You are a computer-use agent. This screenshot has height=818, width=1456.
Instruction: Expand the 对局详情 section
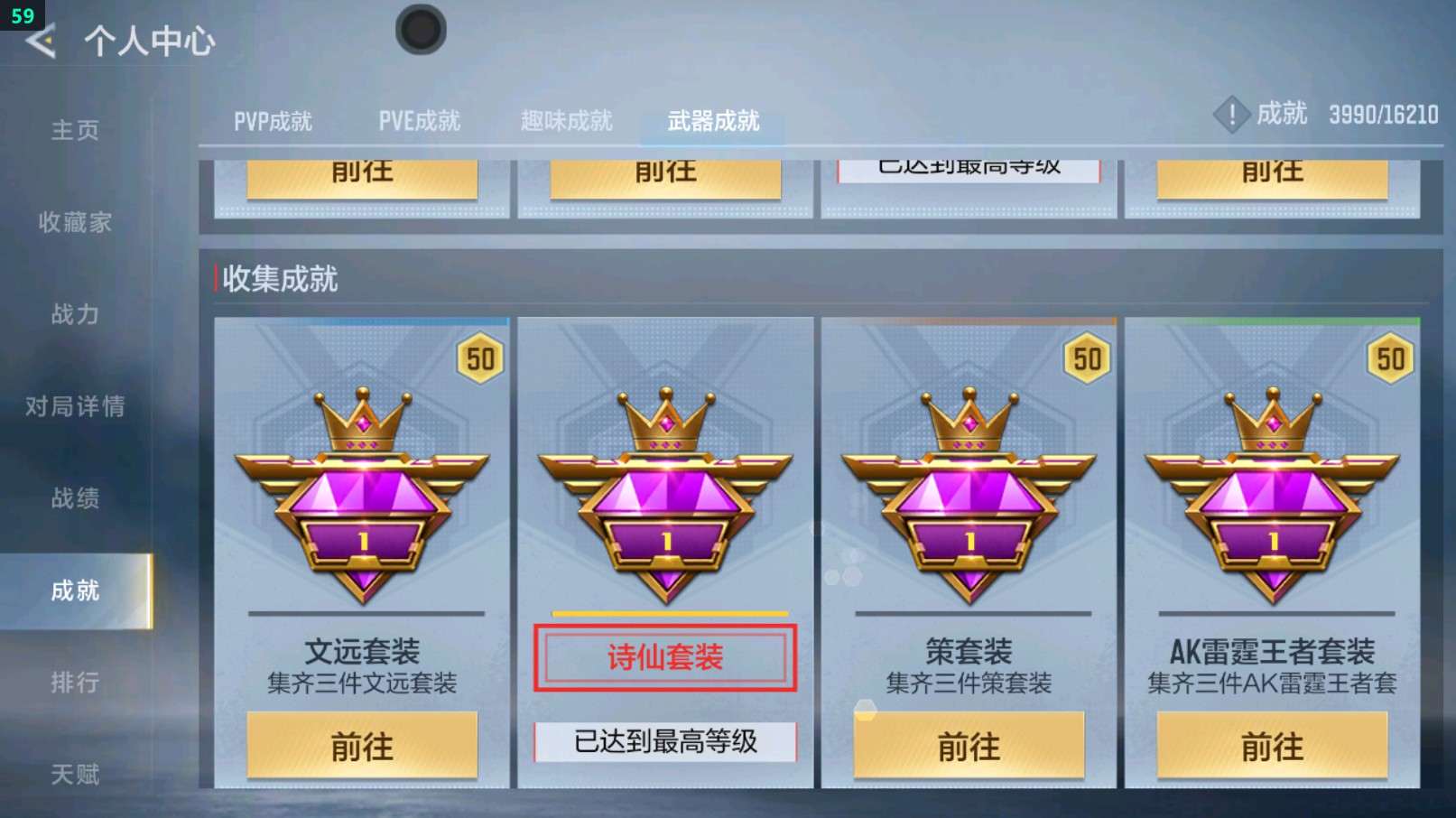pos(75,407)
